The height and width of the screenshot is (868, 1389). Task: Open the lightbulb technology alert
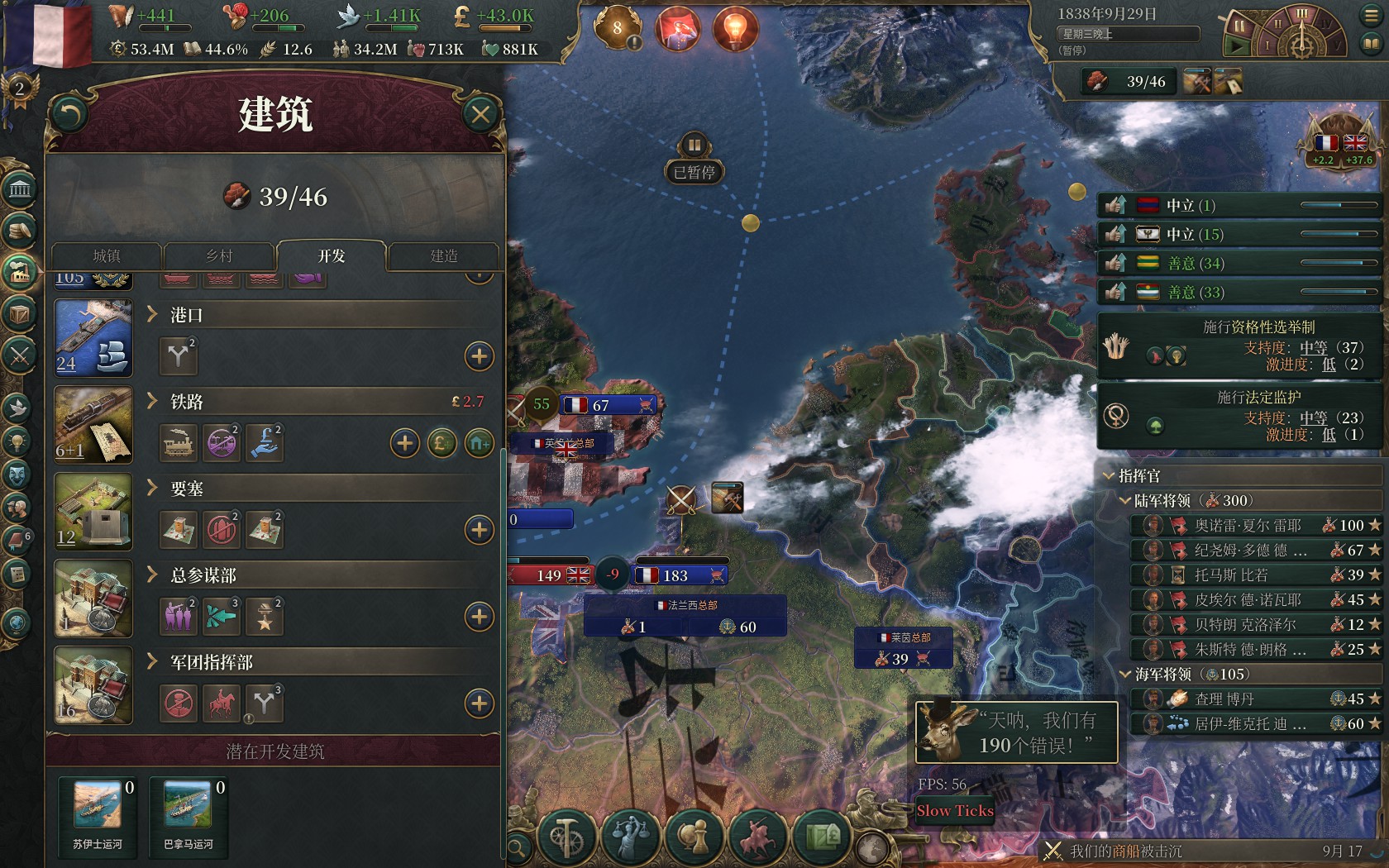pyautogui.click(x=734, y=30)
